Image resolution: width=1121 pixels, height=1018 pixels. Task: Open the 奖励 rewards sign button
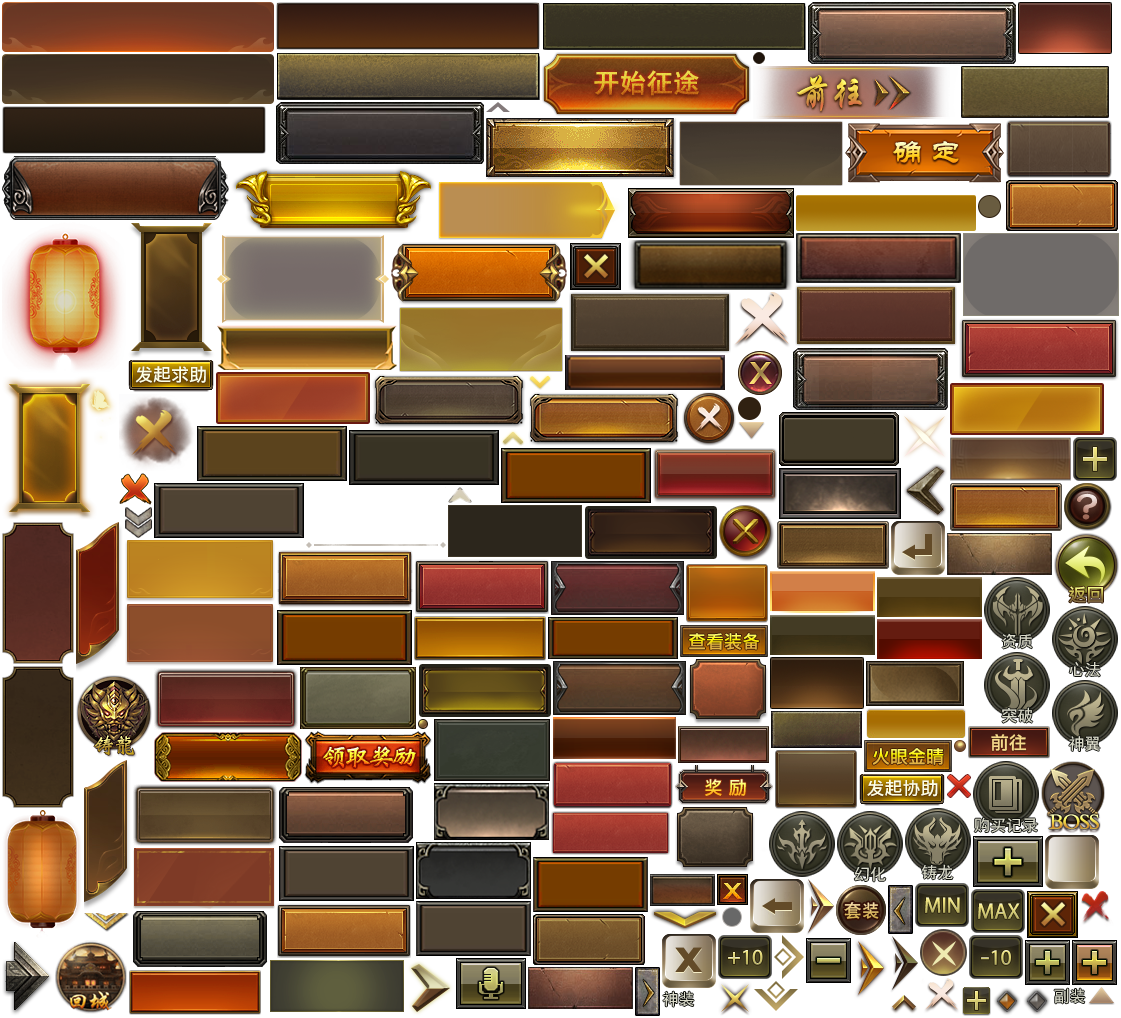click(724, 787)
